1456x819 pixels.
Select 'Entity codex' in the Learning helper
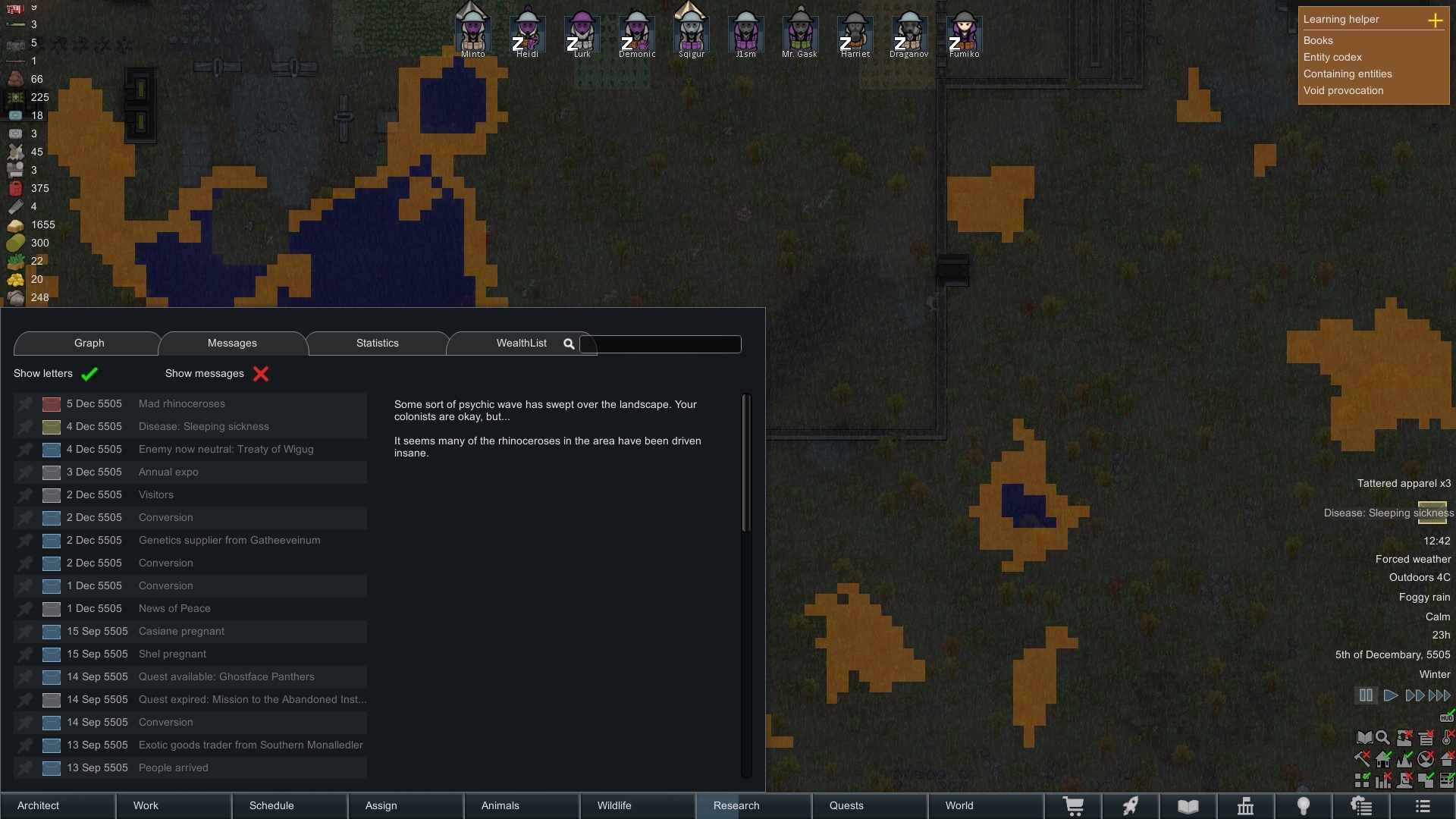click(x=1332, y=57)
